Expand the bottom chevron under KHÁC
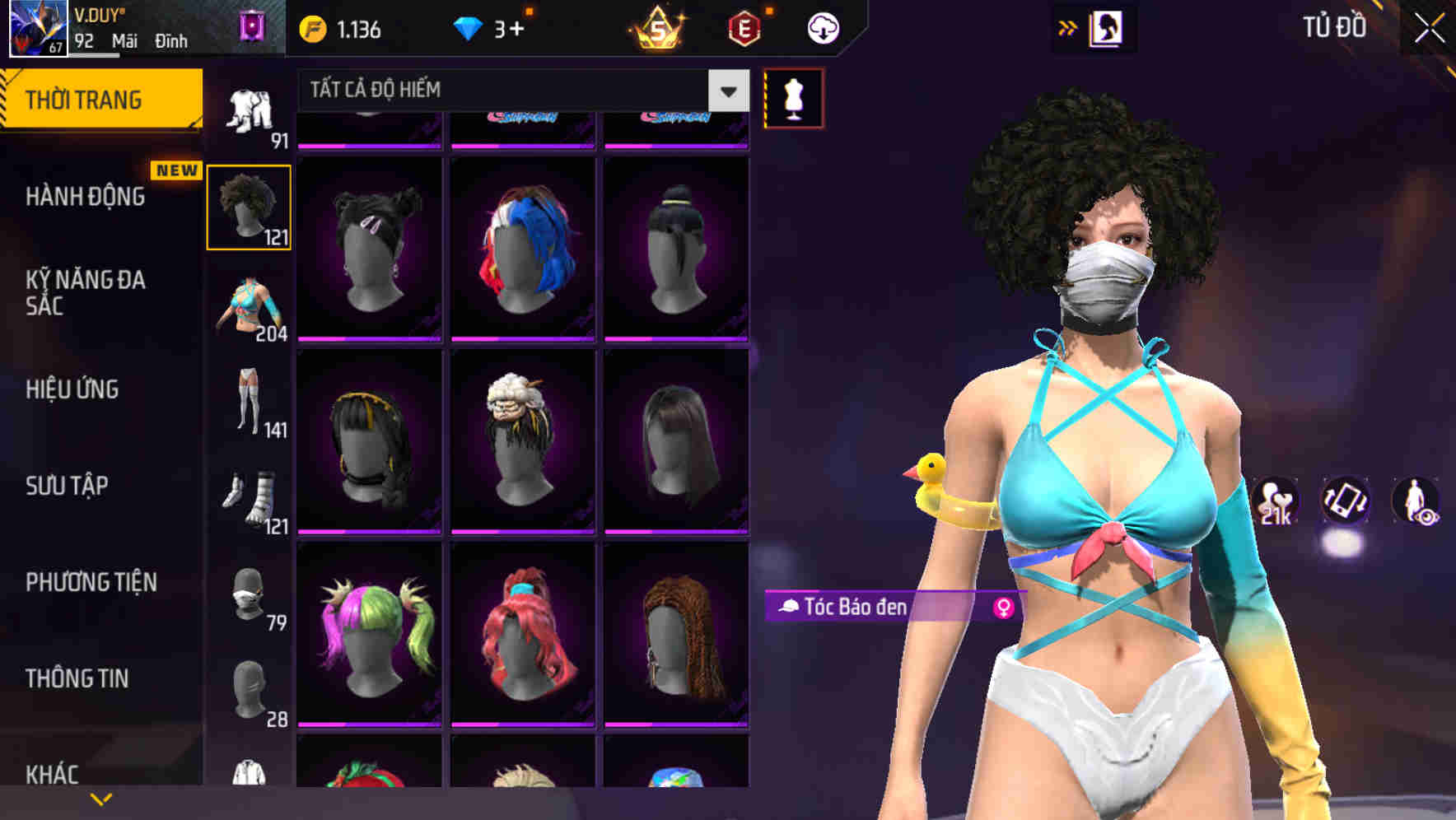 pos(99,799)
